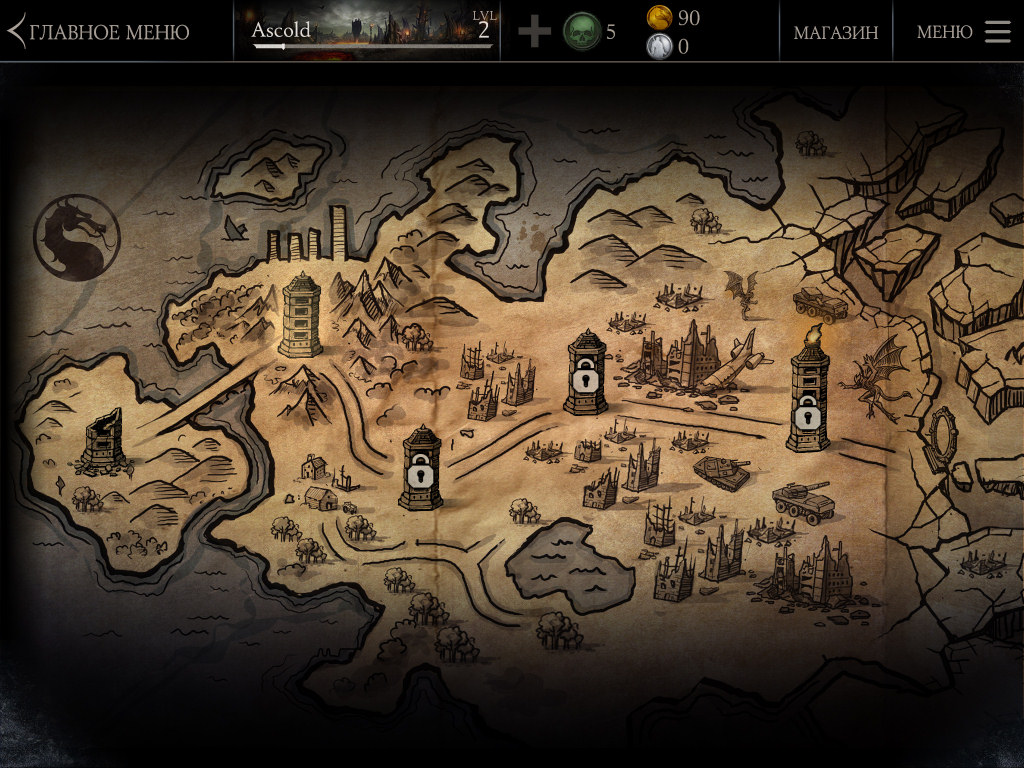Image resolution: width=1024 pixels, height=768 pixels.
Task: Select the unlocked tower without a padlock
Action: (300, 314)
